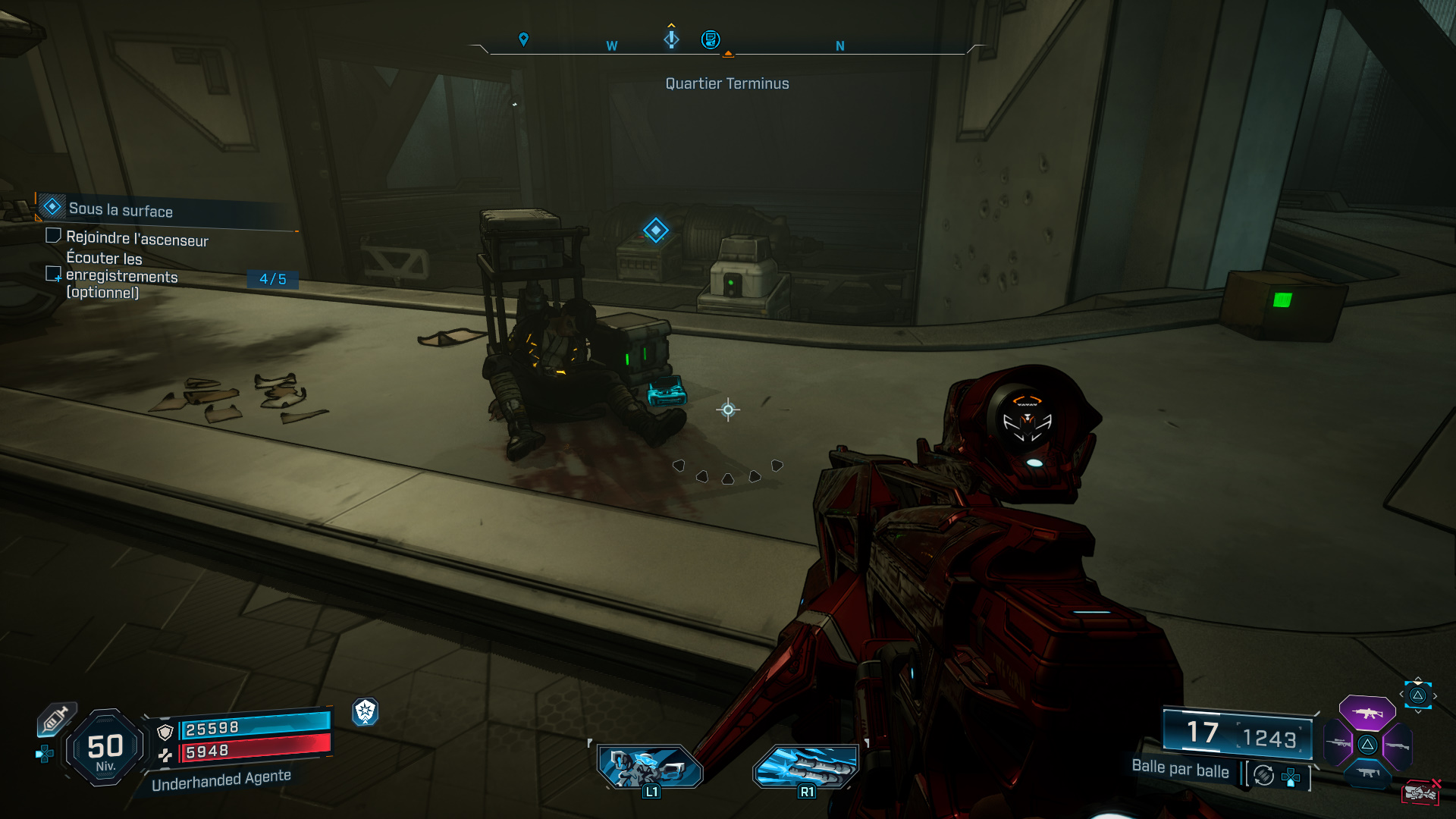The height and width of the screenshot is (819, 1456).
Task: Switch to the shotgun weapon slot
Action: pos(1397,746)
